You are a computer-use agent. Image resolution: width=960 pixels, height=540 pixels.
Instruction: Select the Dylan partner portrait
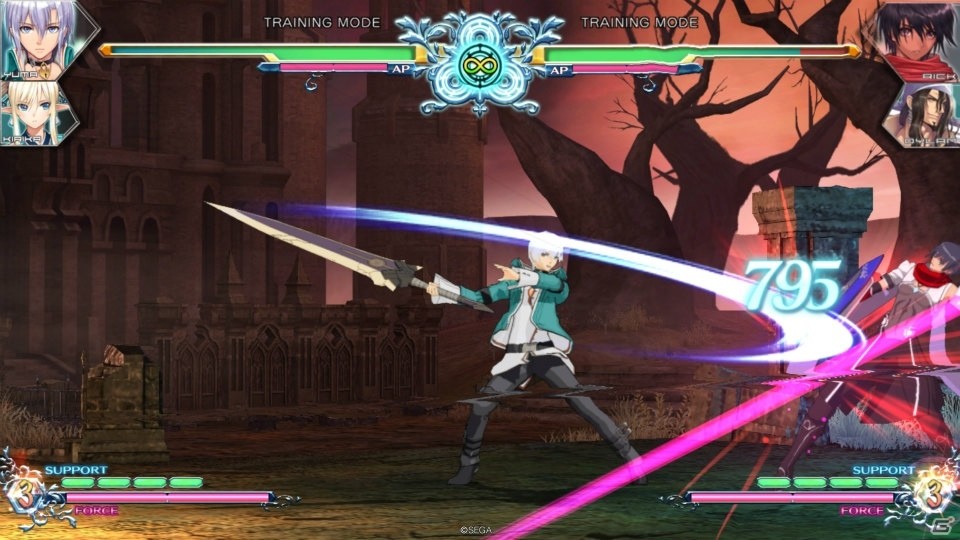click(x=922, y=112)
